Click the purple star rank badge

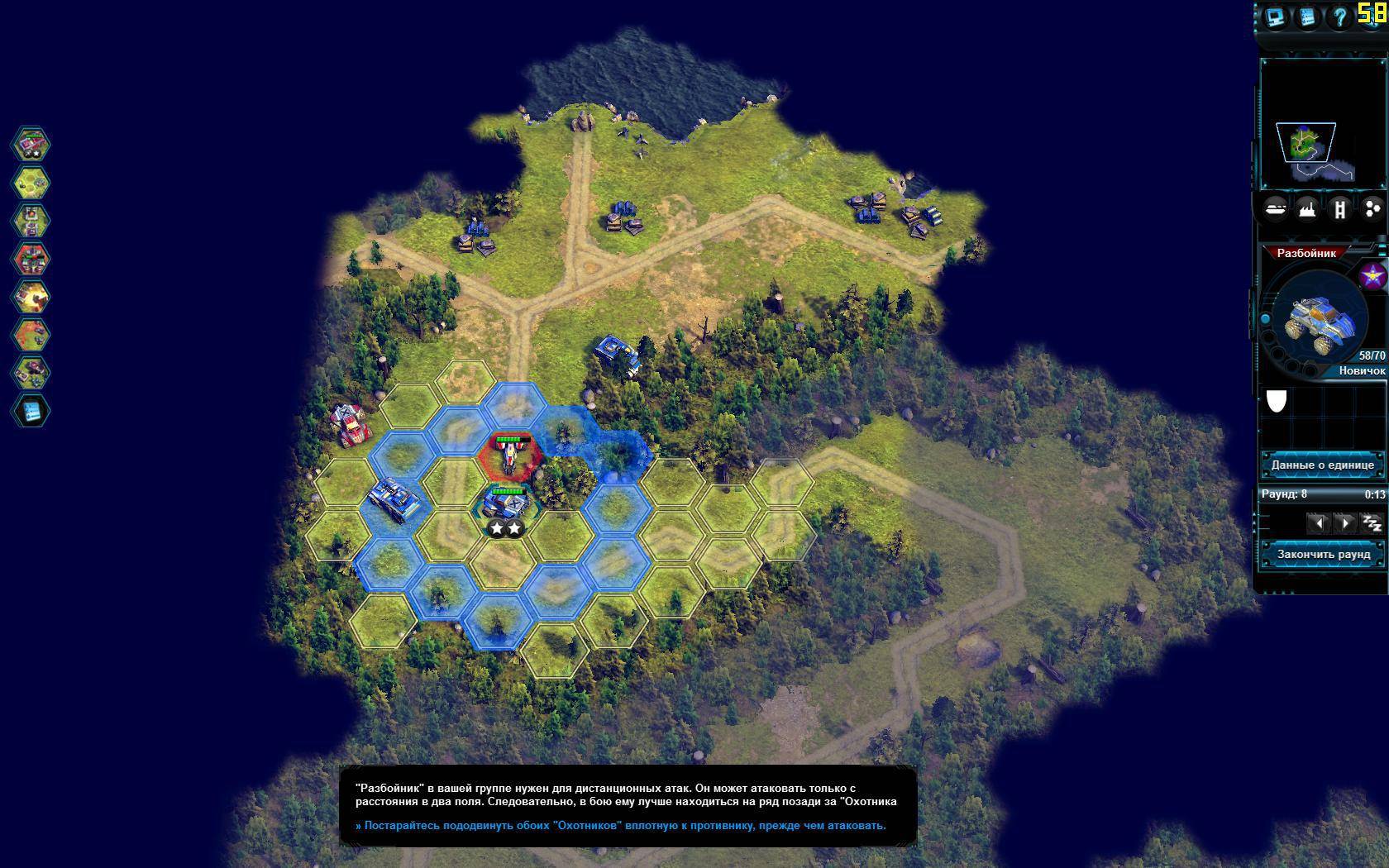(x=1373, y=276)
